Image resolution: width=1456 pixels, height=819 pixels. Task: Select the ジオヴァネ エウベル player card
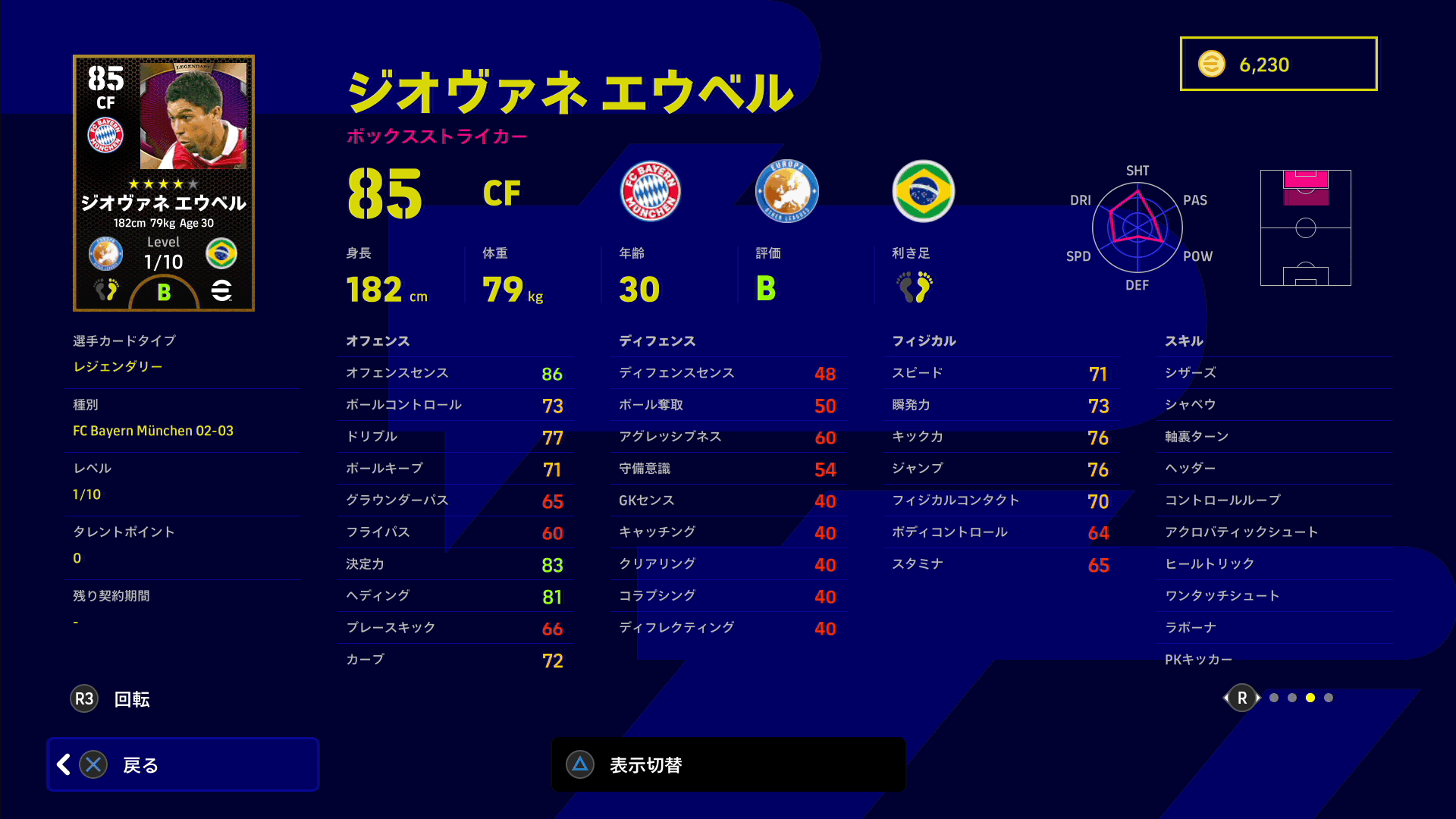click(x=164, y=183)
